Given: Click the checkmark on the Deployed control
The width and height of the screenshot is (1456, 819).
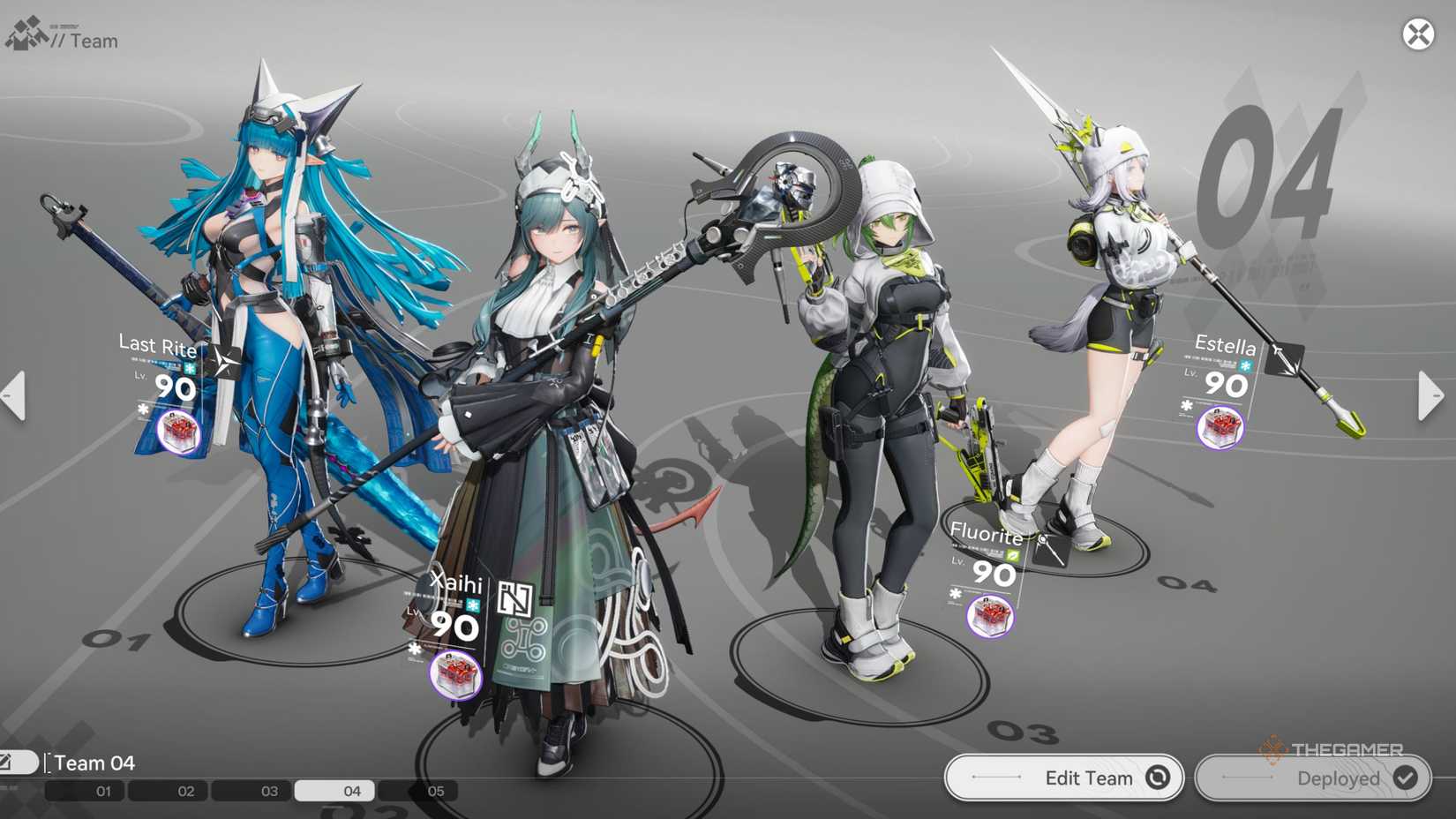Looking at the screenshot, I should click(x=1405, y=778).
